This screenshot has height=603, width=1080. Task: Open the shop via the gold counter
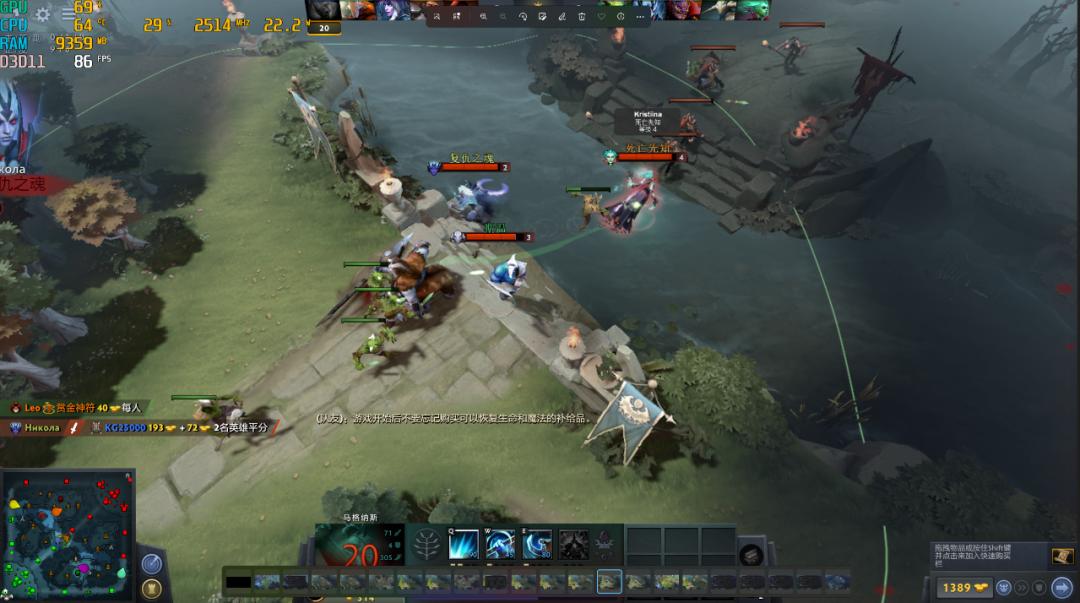pyautogui.click(x=963, y=588)
